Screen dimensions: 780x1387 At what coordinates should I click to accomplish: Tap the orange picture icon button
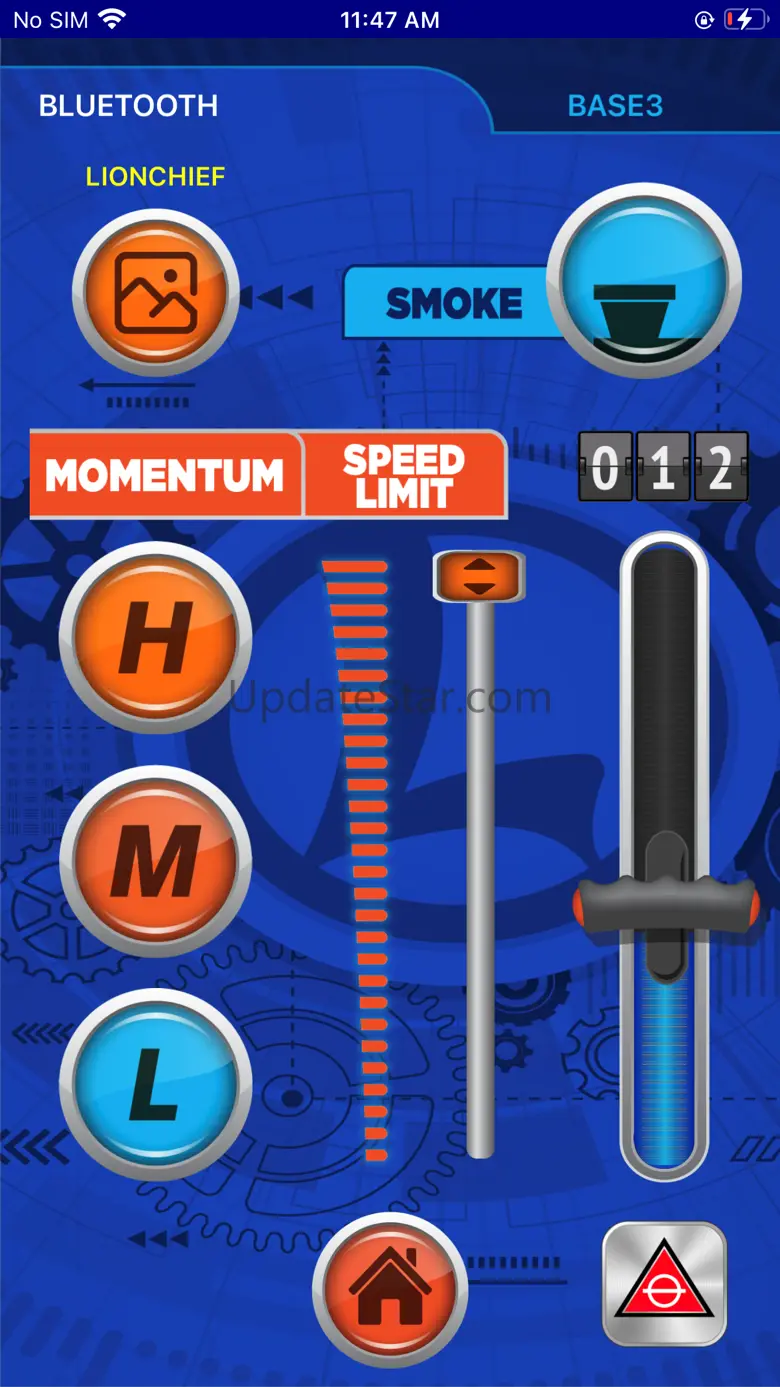pyautogui.click(x=155, y=294)
